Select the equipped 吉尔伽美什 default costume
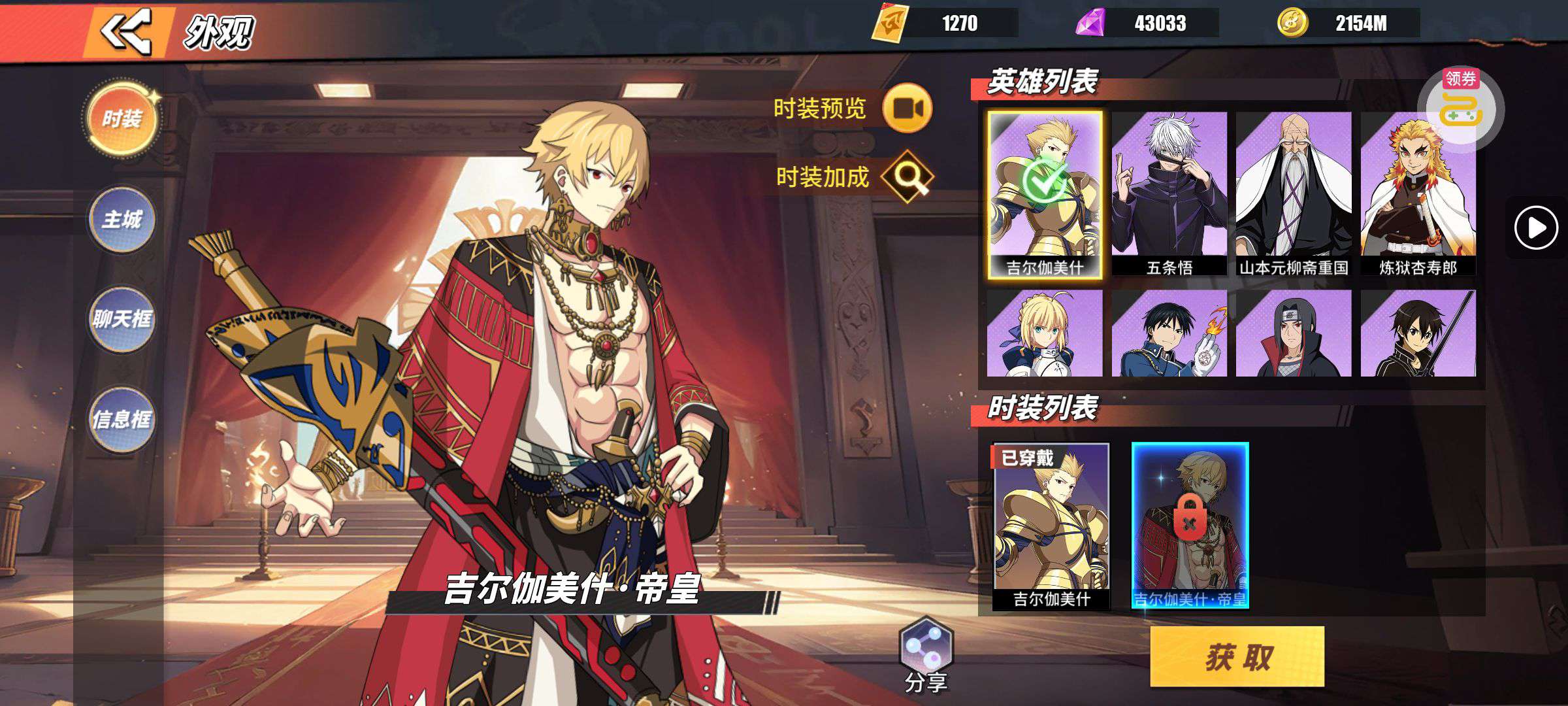 tap(1051, 526)
